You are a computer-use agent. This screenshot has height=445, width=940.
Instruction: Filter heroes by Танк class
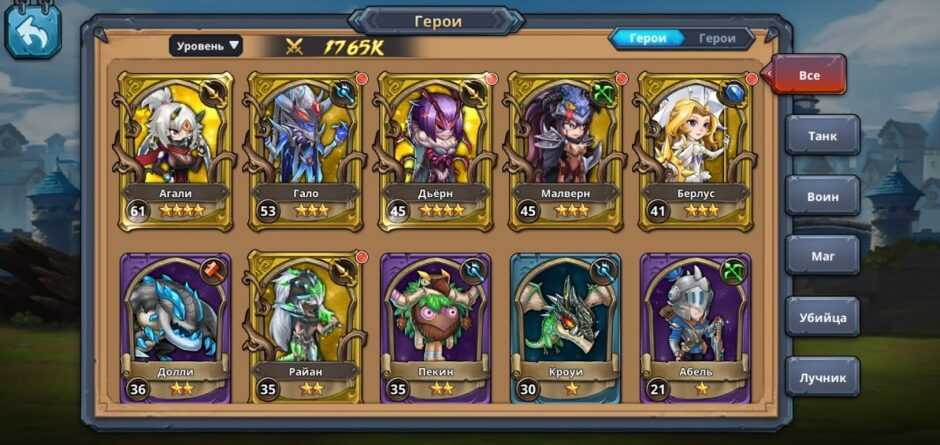(822, 135)
